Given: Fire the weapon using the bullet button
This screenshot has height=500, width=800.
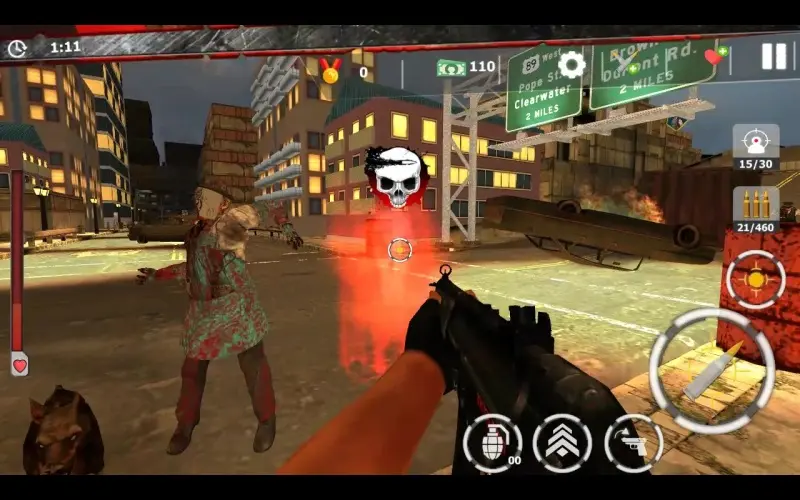Looking at the screenshot, I should pos(712,370).
